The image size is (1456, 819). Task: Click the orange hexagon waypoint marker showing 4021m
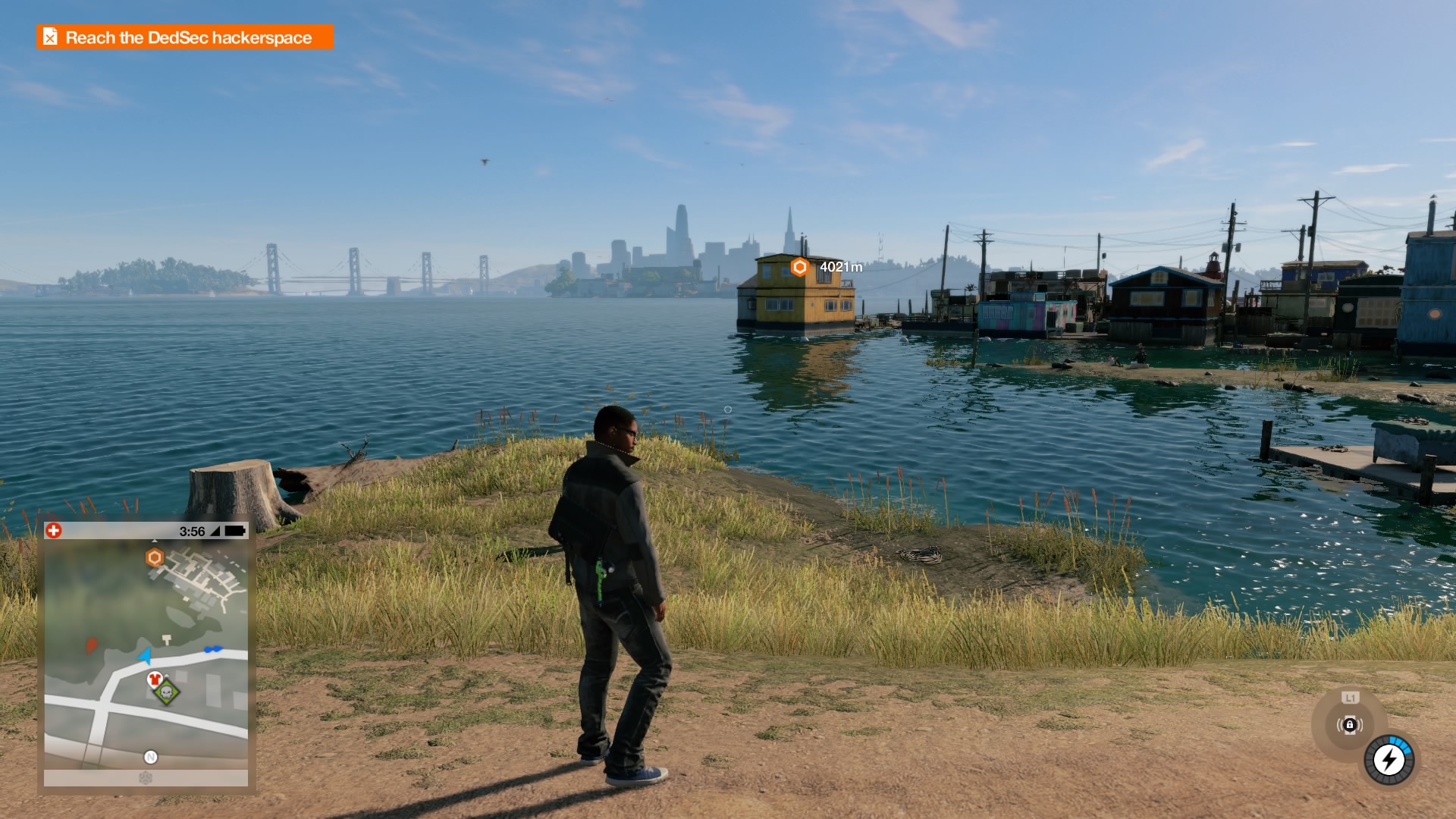(799, 267)
